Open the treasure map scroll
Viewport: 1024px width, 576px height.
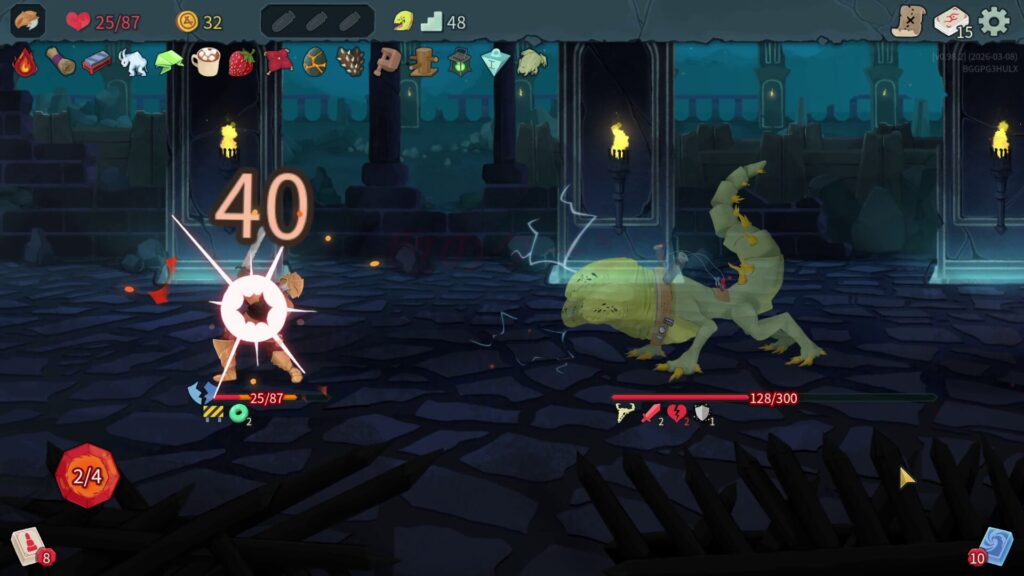[908, 21]
